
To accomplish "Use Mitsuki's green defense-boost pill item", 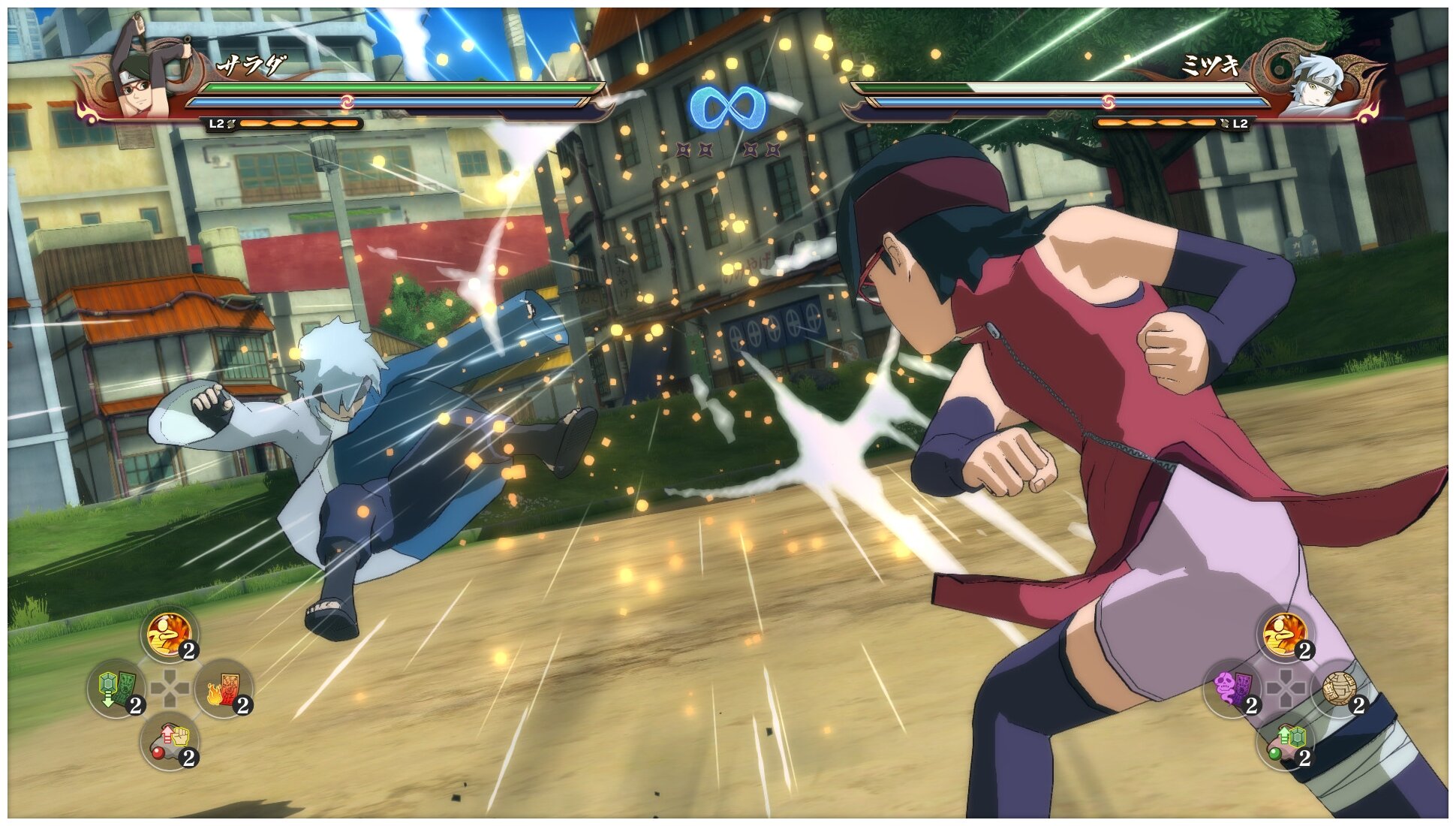I will 1286,742.
